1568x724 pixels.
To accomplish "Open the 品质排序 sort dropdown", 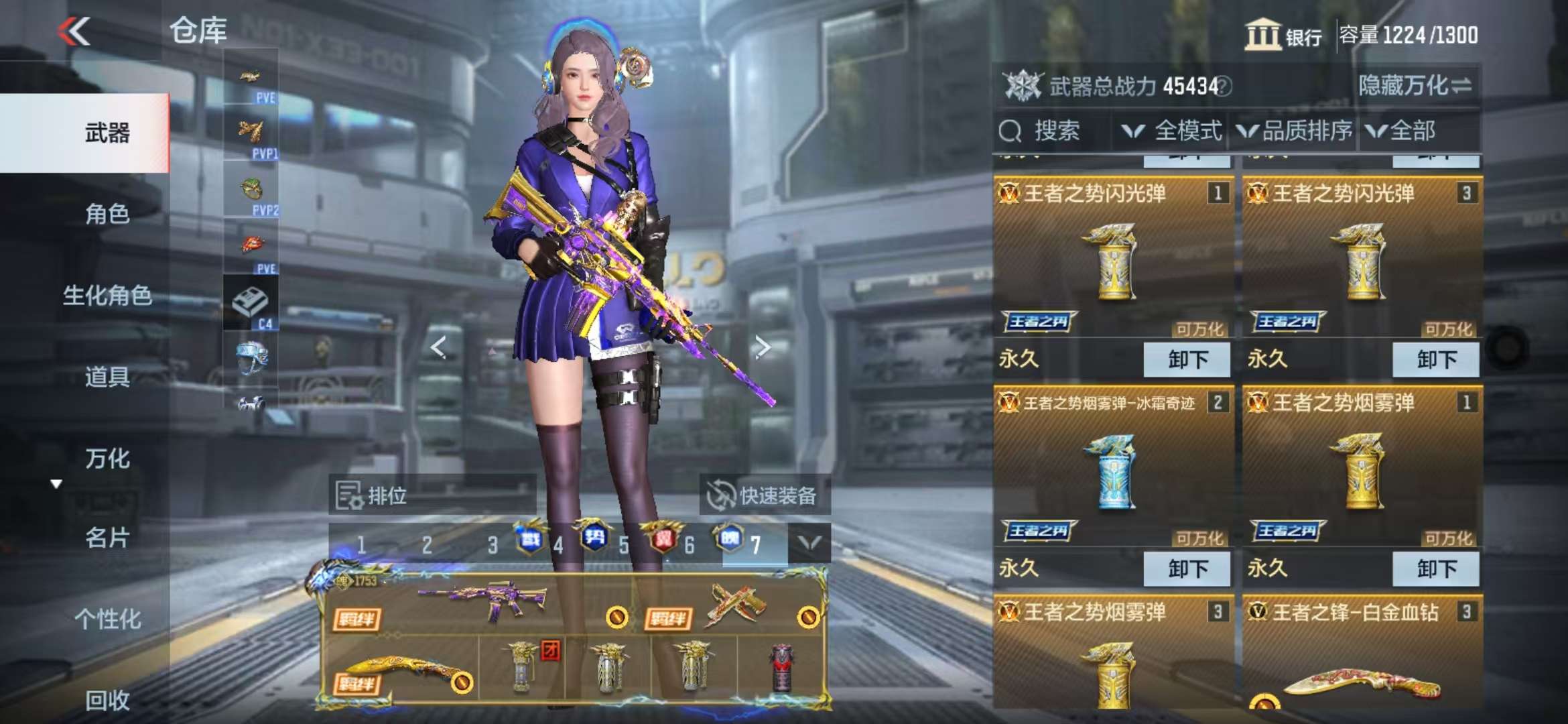I will 1295,131.
